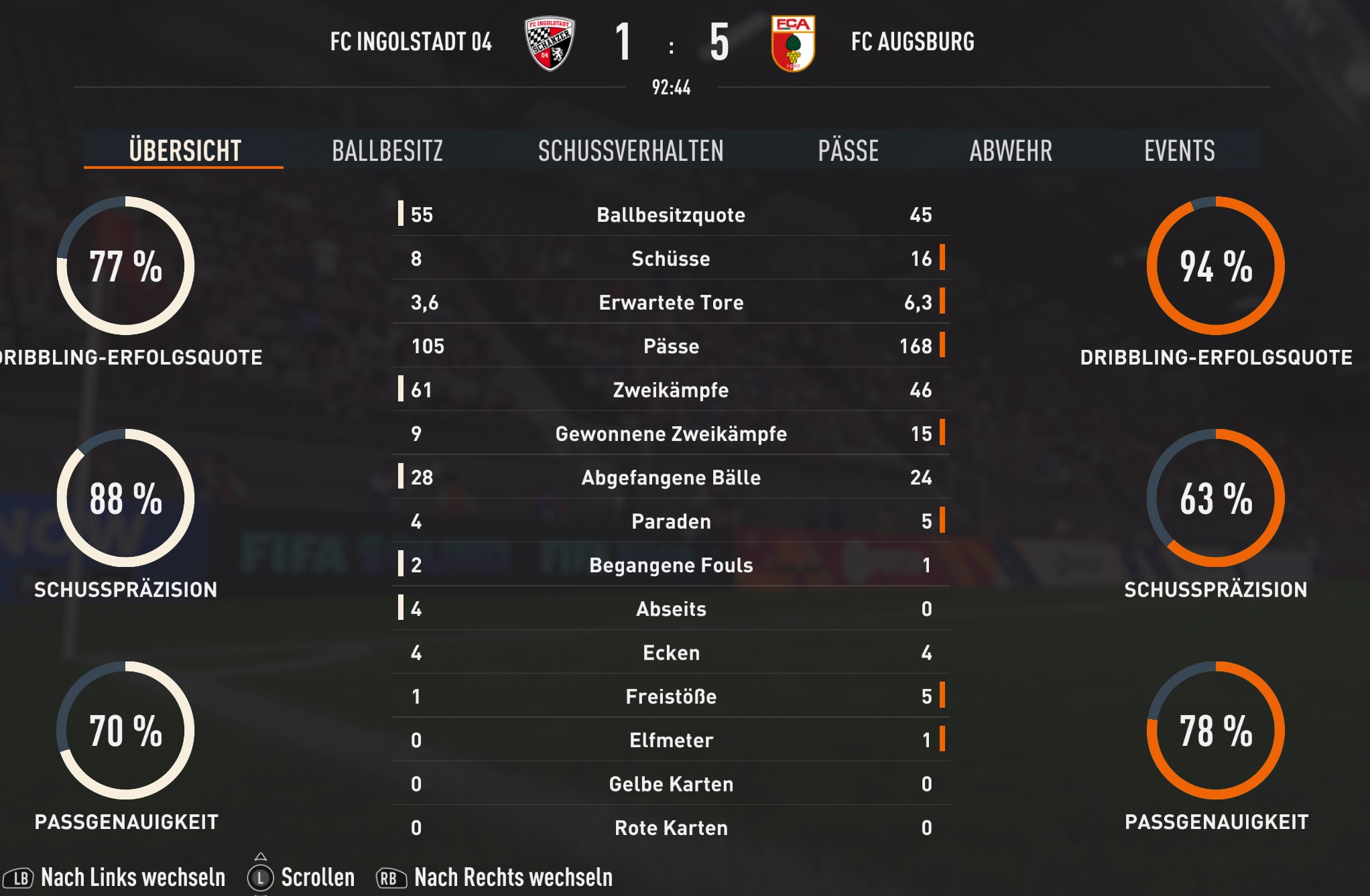View the Events tab
1370x896 pixels.
pos(1179,150)
